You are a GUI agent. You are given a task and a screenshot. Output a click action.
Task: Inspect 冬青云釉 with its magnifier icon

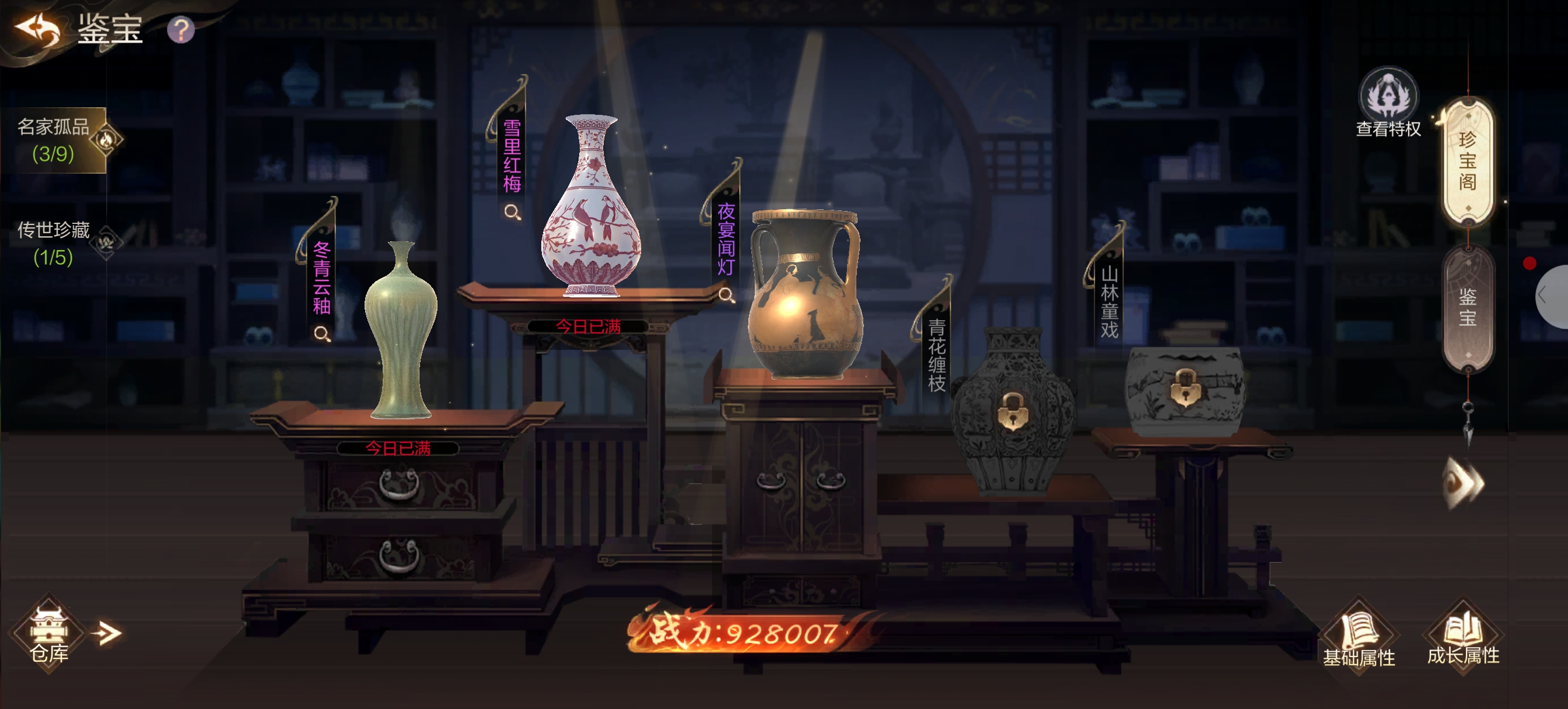[322, 334]
